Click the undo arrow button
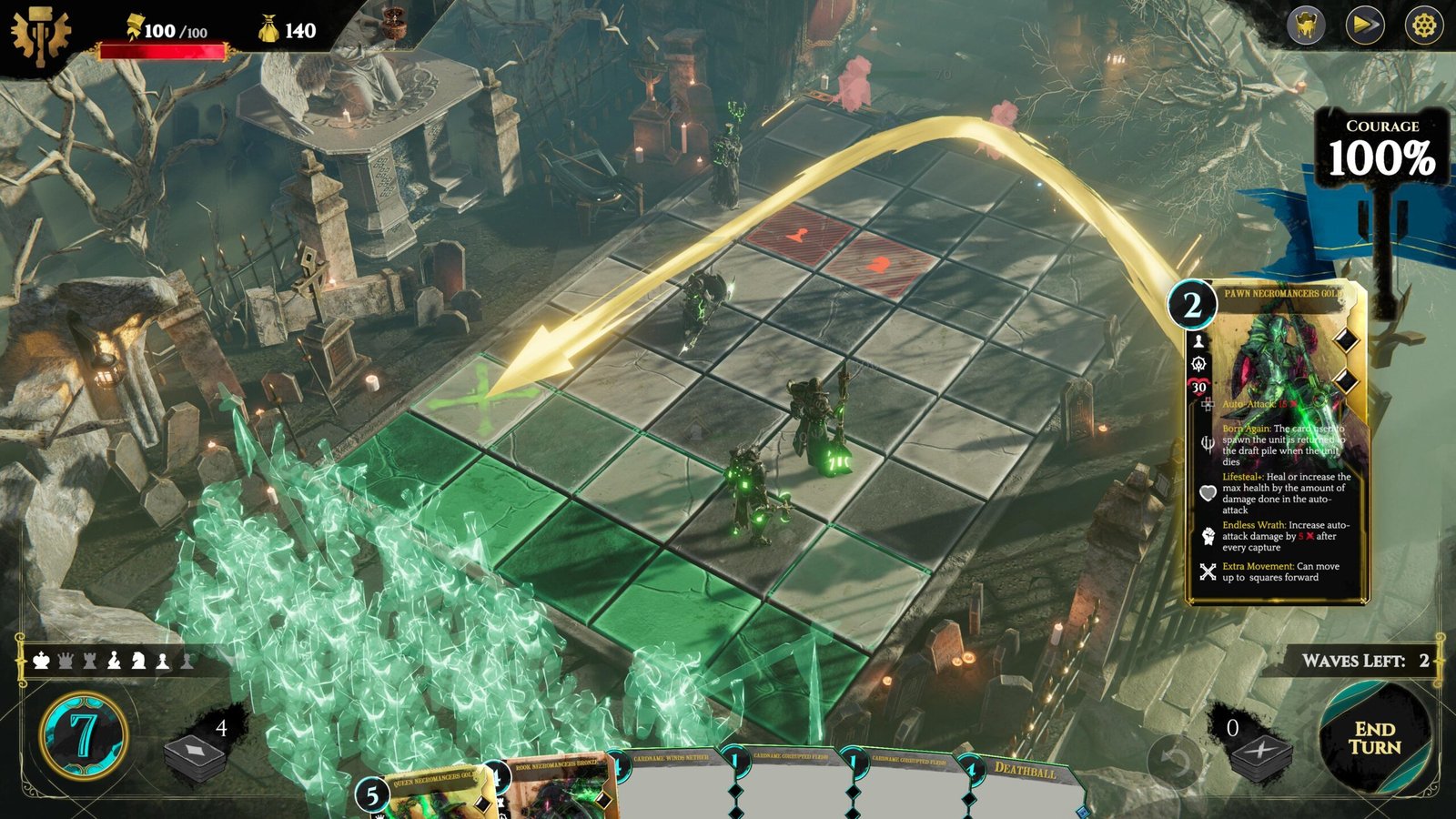This screenshot has width=1456, height=819. (x=1175, y=761)
